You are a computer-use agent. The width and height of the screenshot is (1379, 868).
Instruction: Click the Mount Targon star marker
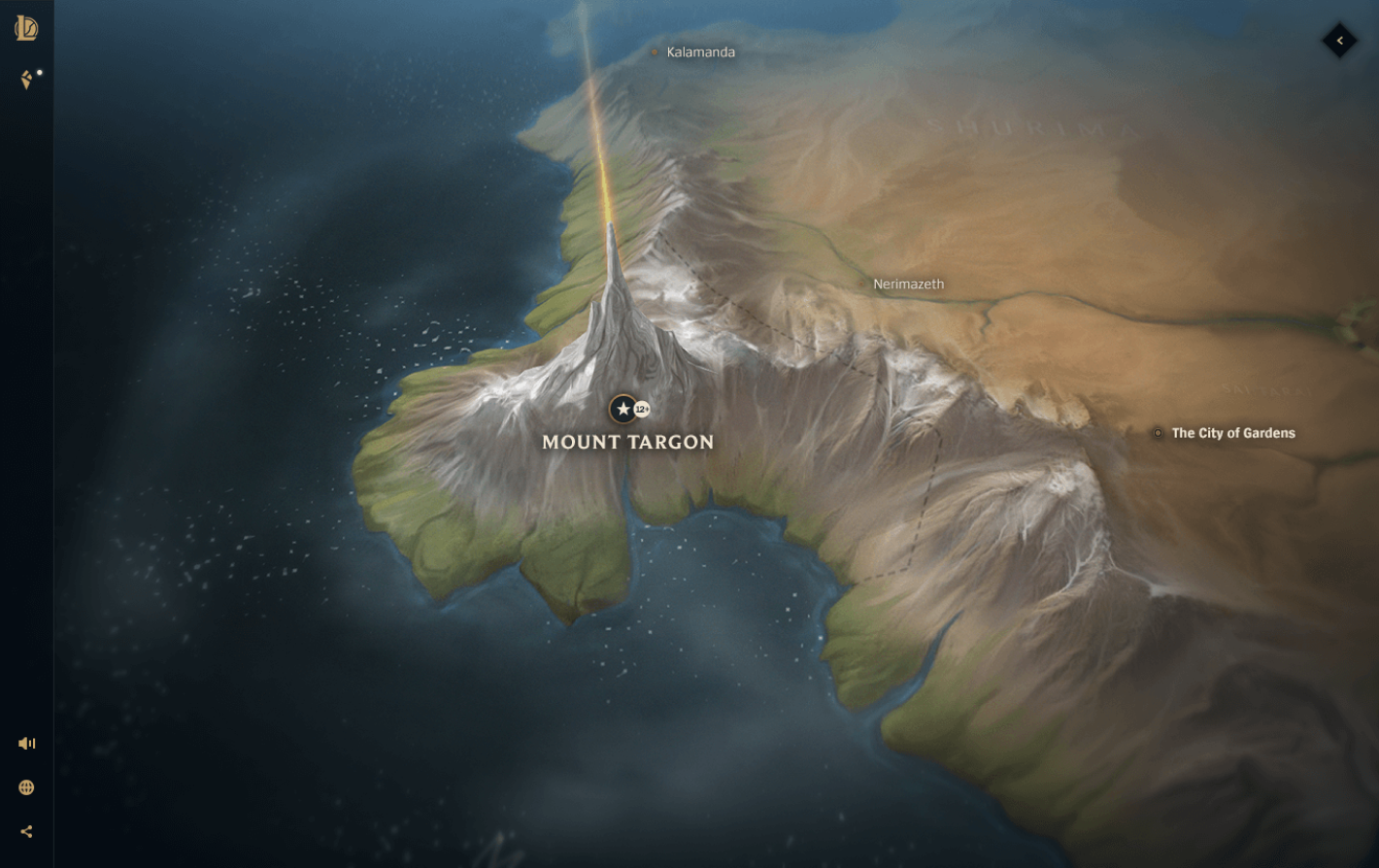(x=622, y=408)
